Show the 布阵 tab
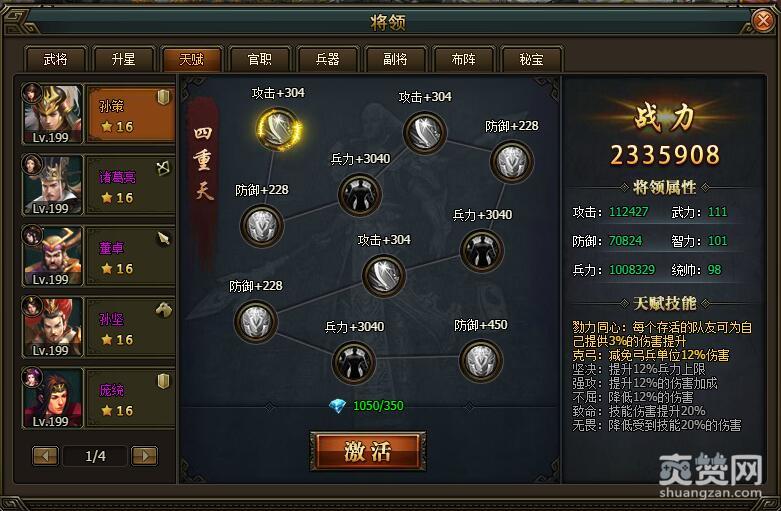This screenshot has height=511, width=781. [x=463, y=59]
